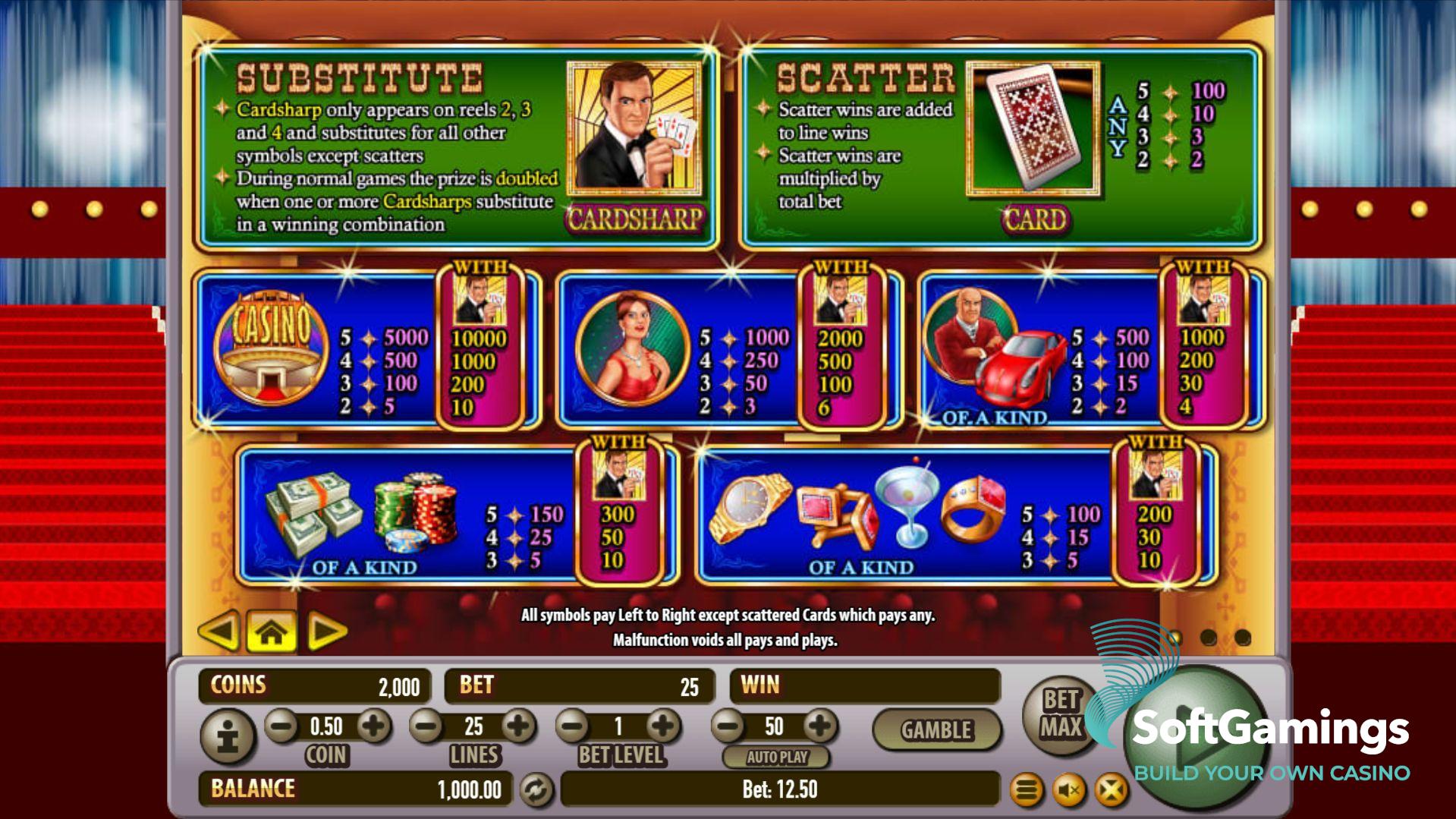Go to the previous paytable page
Screen dimensions: 1456x819
219,631
